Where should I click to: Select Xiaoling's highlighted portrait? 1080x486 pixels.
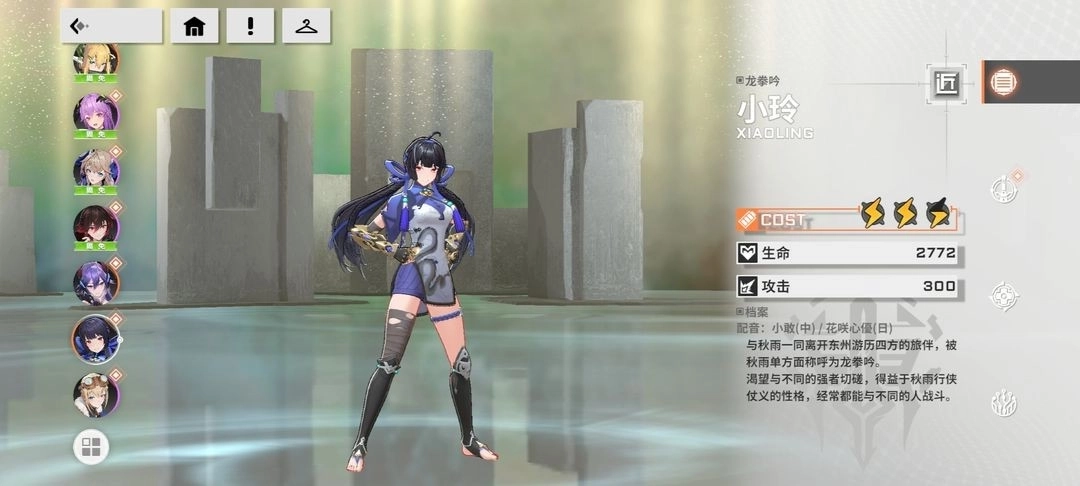click(x=96, y=339)
